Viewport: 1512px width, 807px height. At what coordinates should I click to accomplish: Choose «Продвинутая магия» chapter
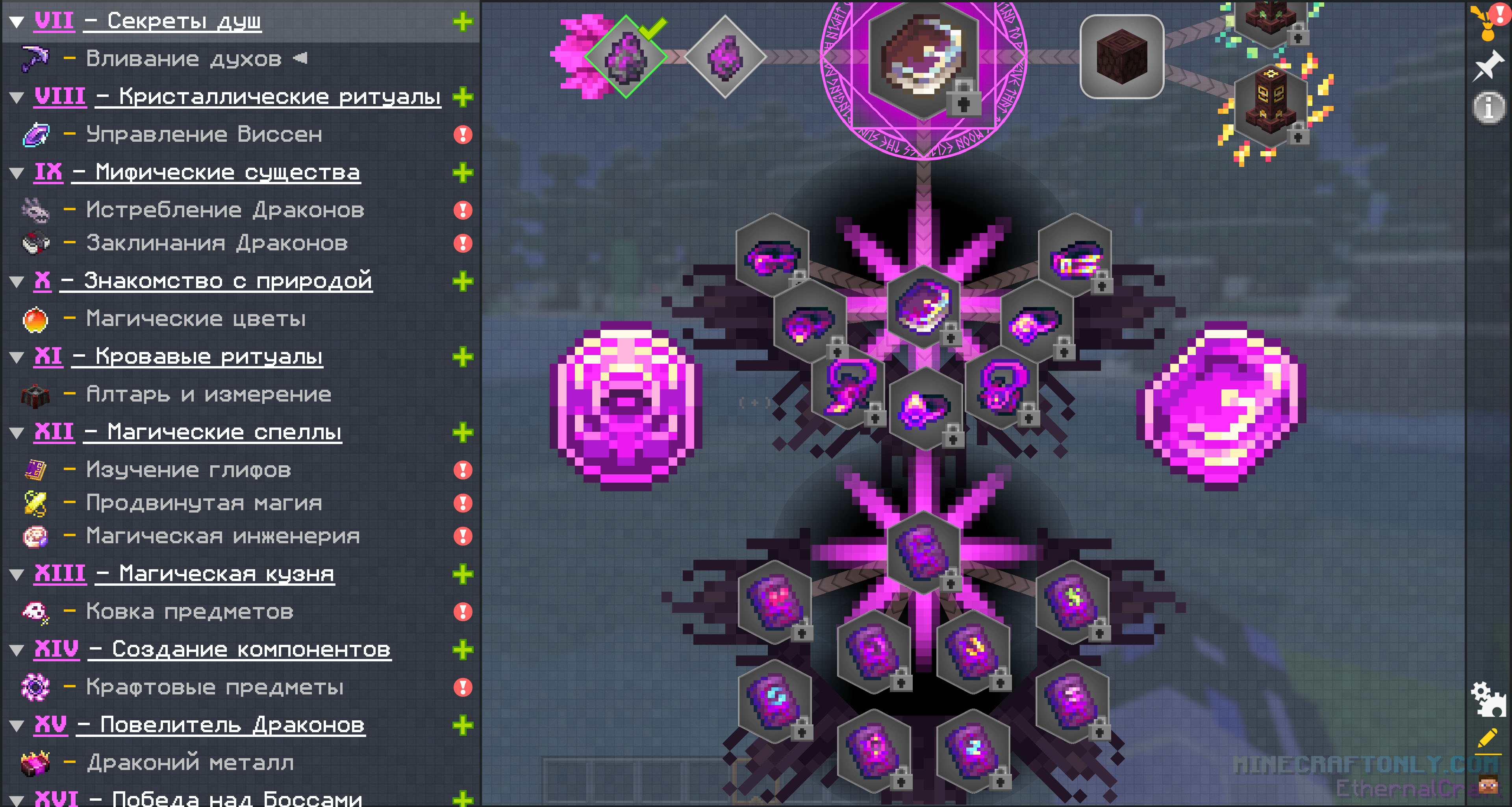[204, 503]
